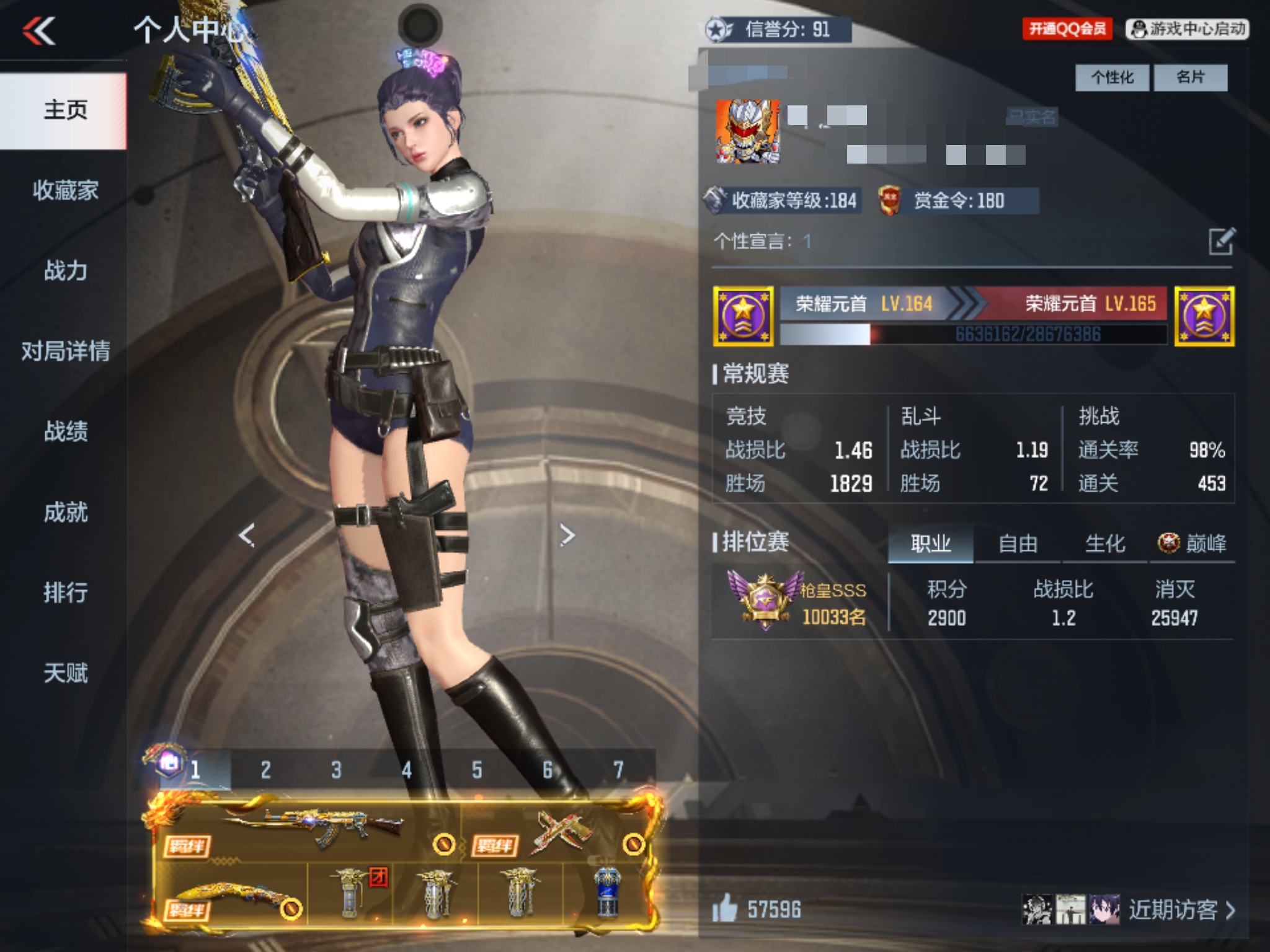Select the golden AK rifle slot

(310, 829)
